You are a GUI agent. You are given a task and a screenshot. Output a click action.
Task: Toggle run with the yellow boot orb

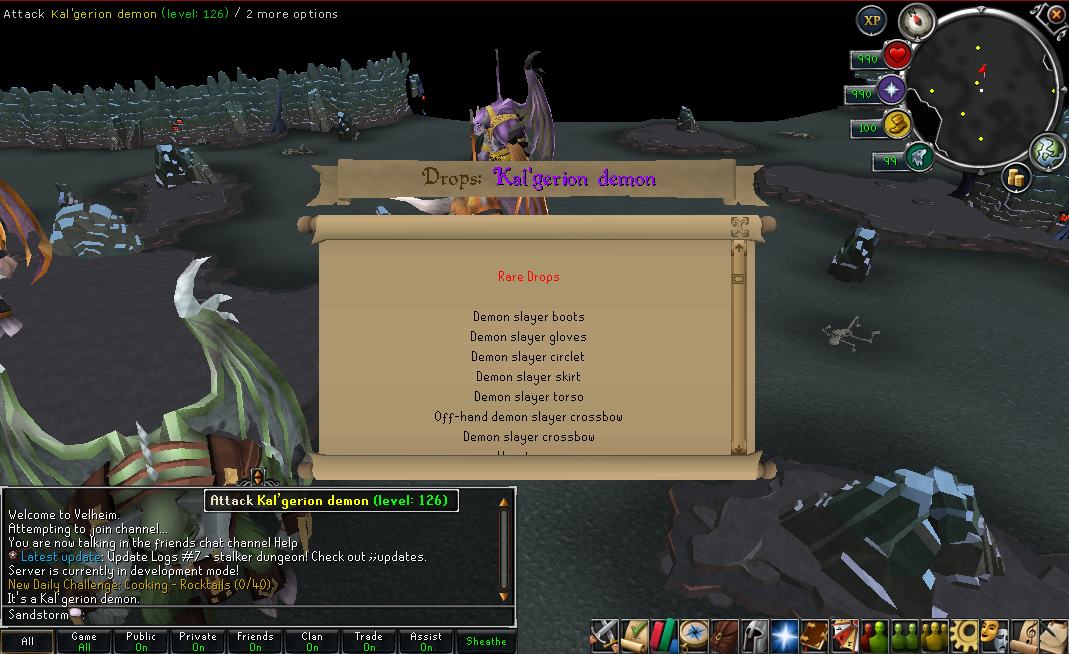[897, 125]
